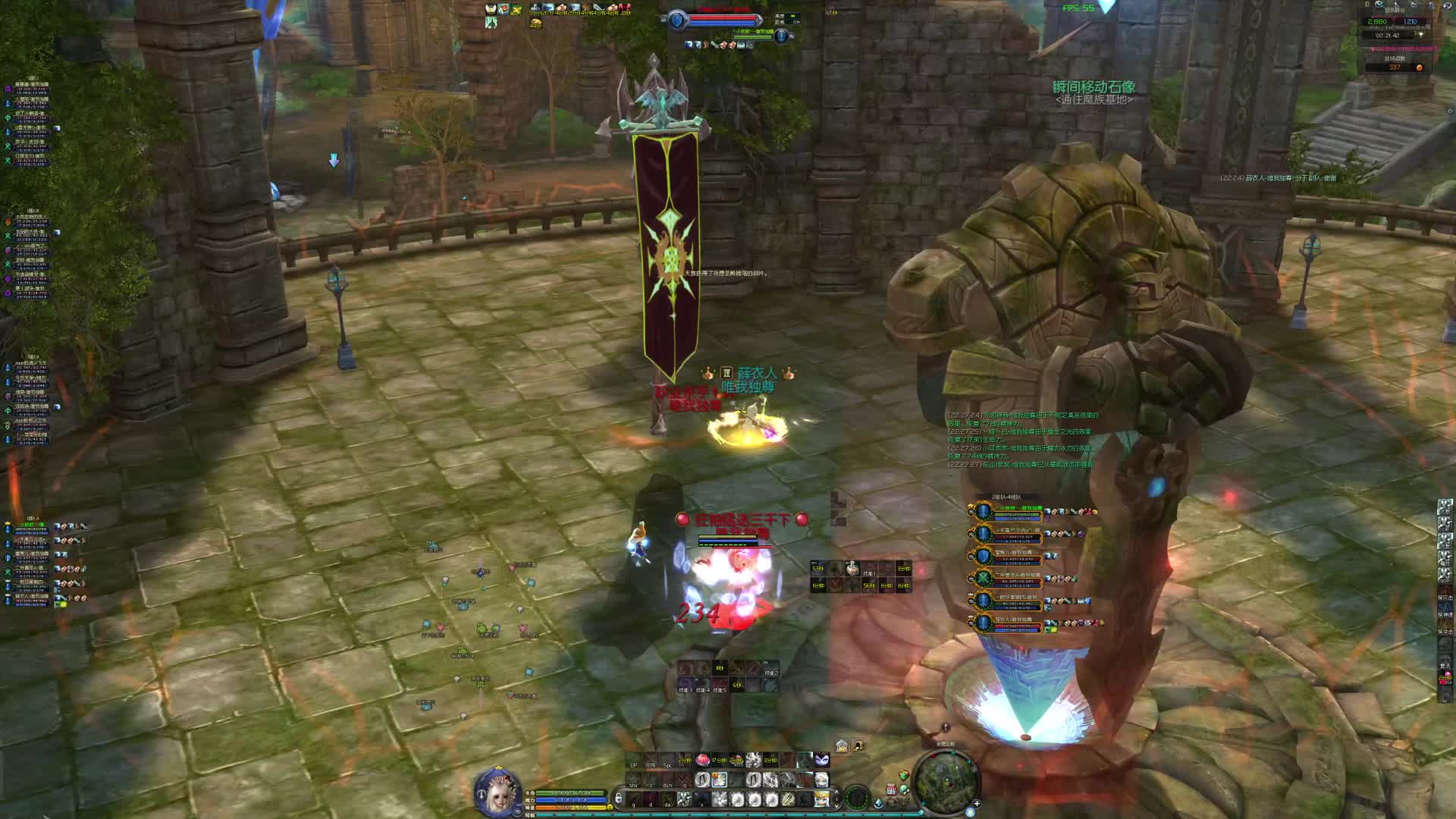The image size is (1456, 819).
Task: Select the blue shield-emblem party member
Action: [x=984, y=556]
